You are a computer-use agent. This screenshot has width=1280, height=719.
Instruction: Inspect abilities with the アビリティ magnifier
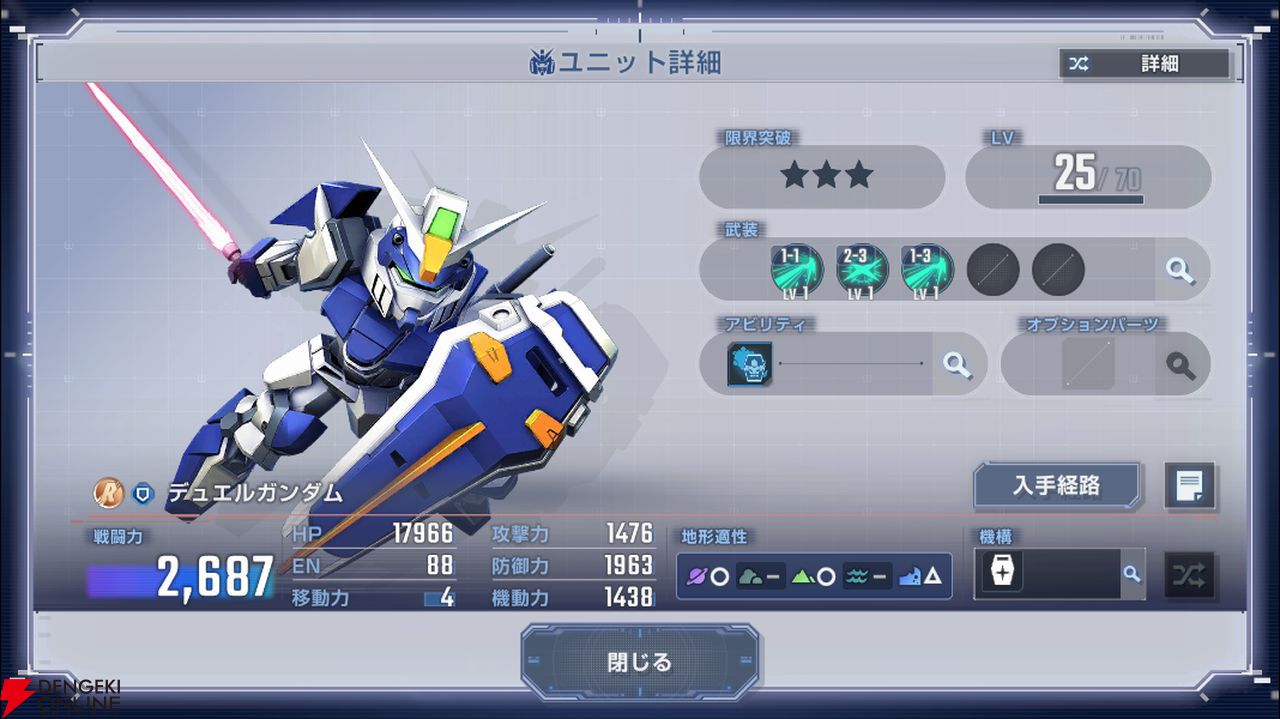957,364
